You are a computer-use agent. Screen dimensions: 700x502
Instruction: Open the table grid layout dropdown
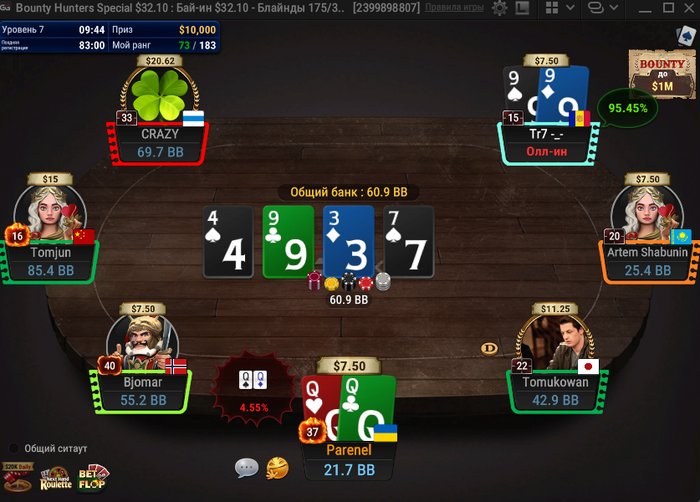point(555,7)
